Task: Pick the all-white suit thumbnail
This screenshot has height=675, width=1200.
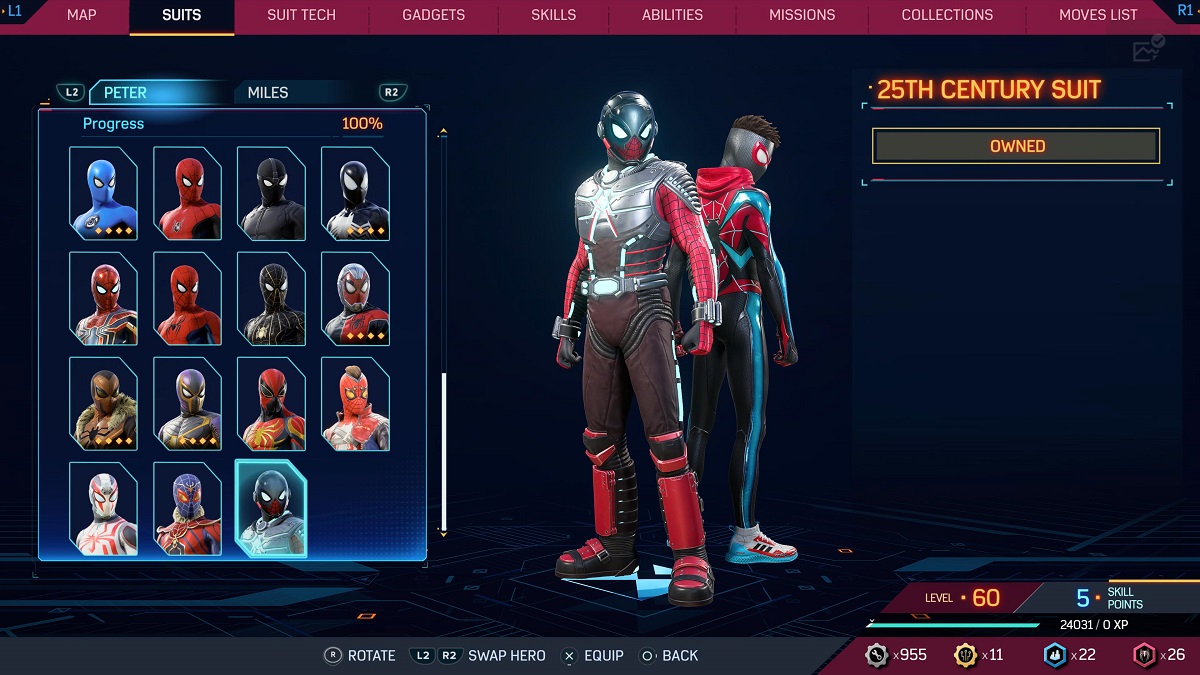Action: point(104,508)
